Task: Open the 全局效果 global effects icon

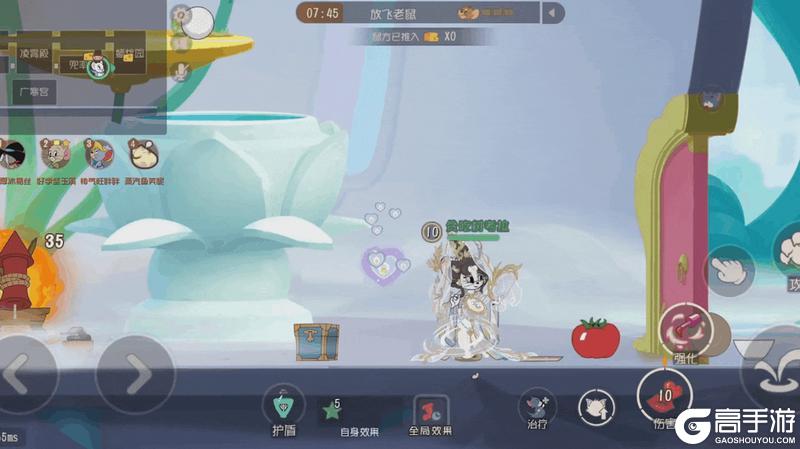Action: click(x=430, y=410)
